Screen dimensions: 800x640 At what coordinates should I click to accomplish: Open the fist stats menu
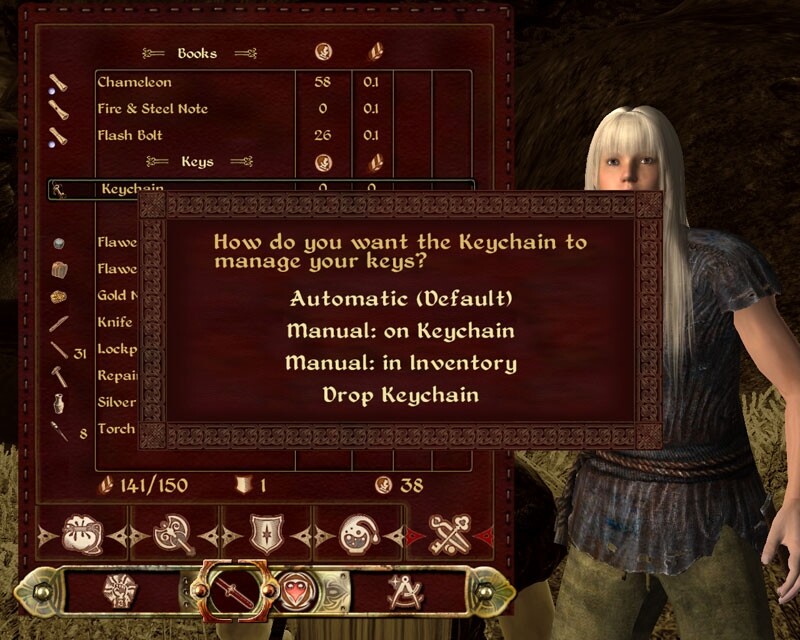[121, 590]
